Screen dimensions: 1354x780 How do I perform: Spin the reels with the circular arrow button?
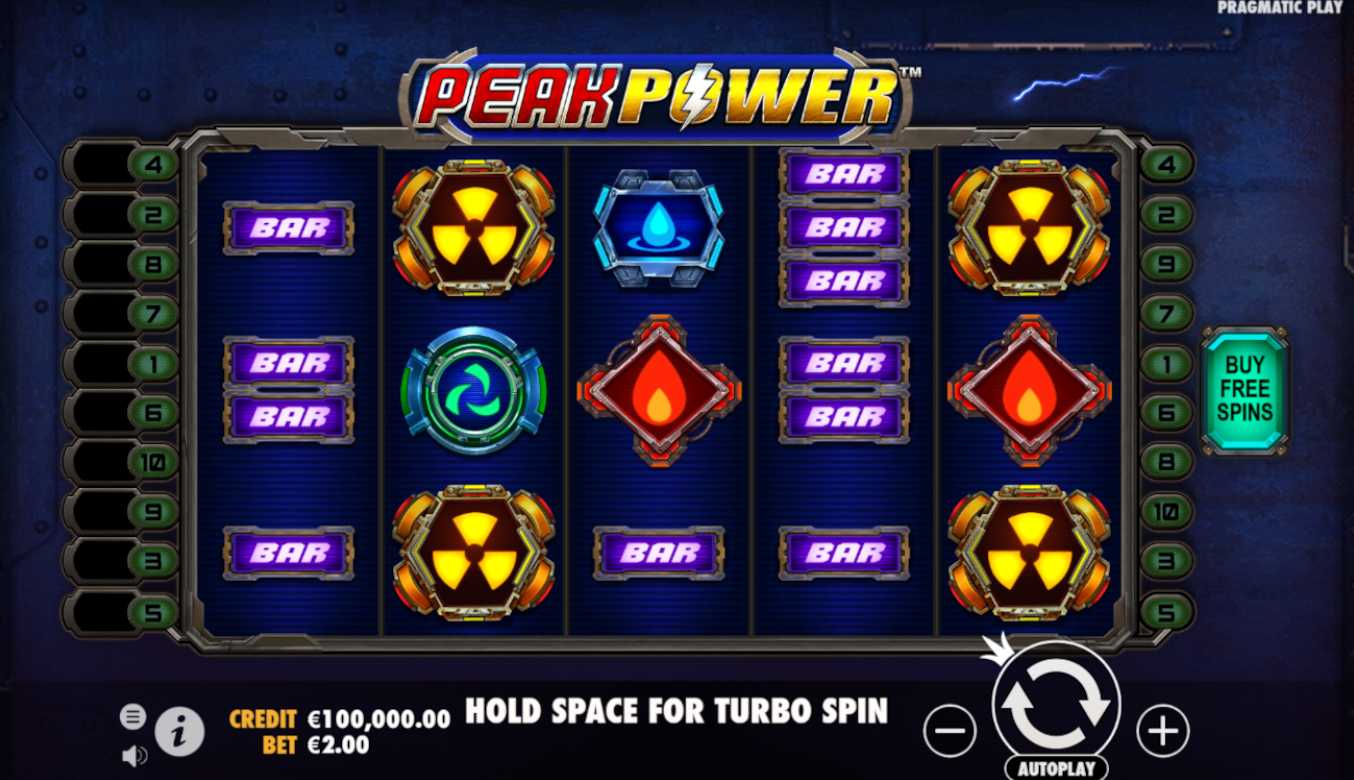pyautogui.click(x=1055, y=704)
